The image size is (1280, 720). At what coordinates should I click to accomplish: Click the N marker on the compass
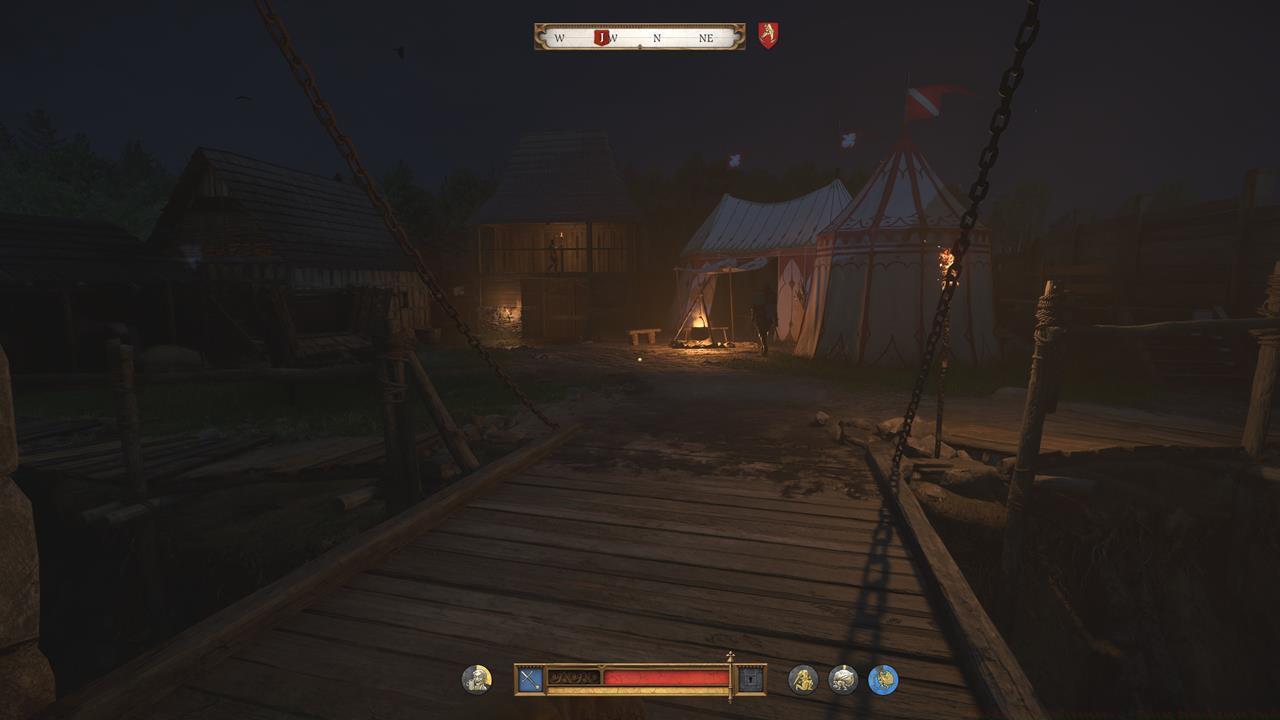[657, 38]
